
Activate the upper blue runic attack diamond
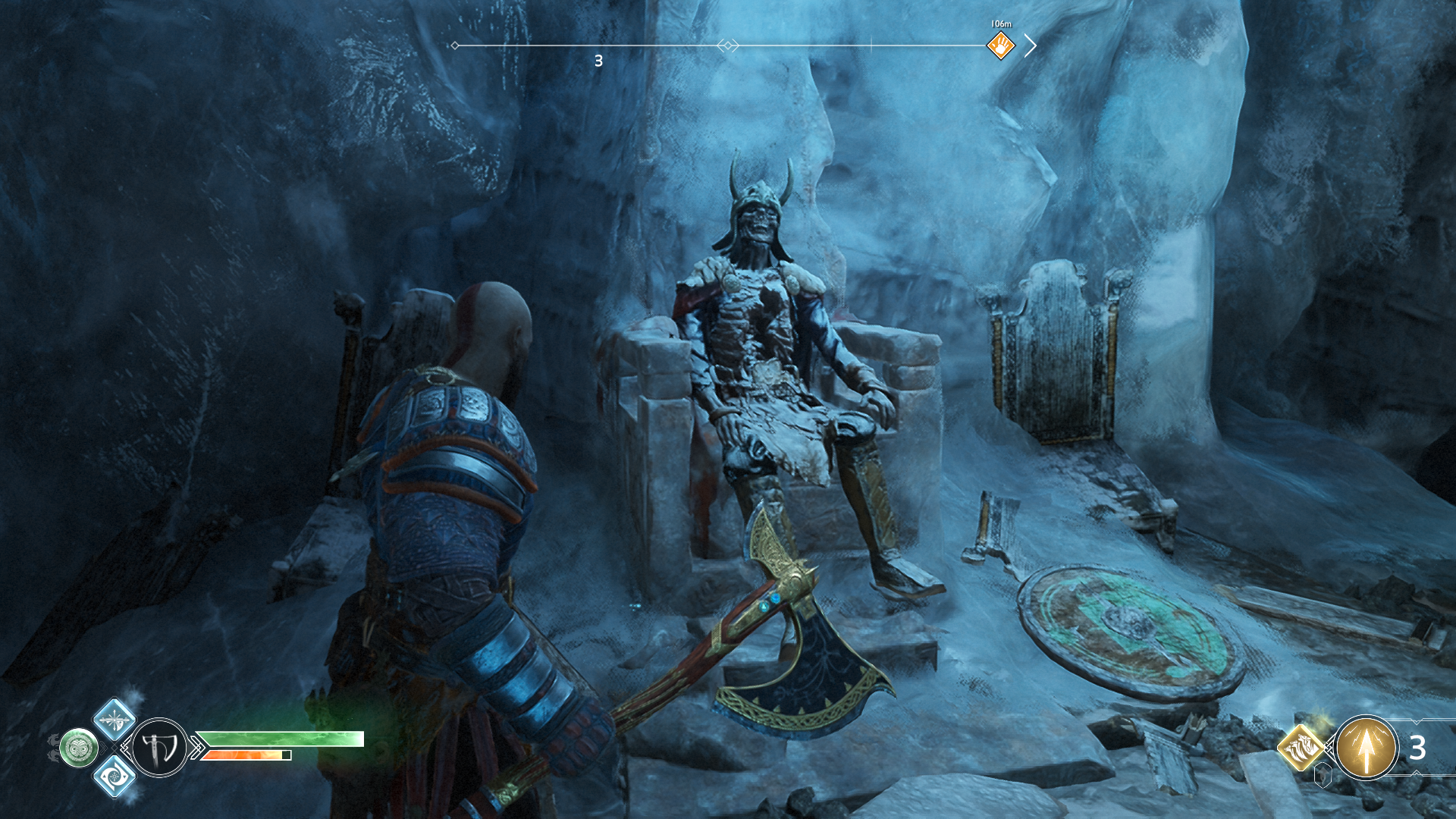(115, 719)
